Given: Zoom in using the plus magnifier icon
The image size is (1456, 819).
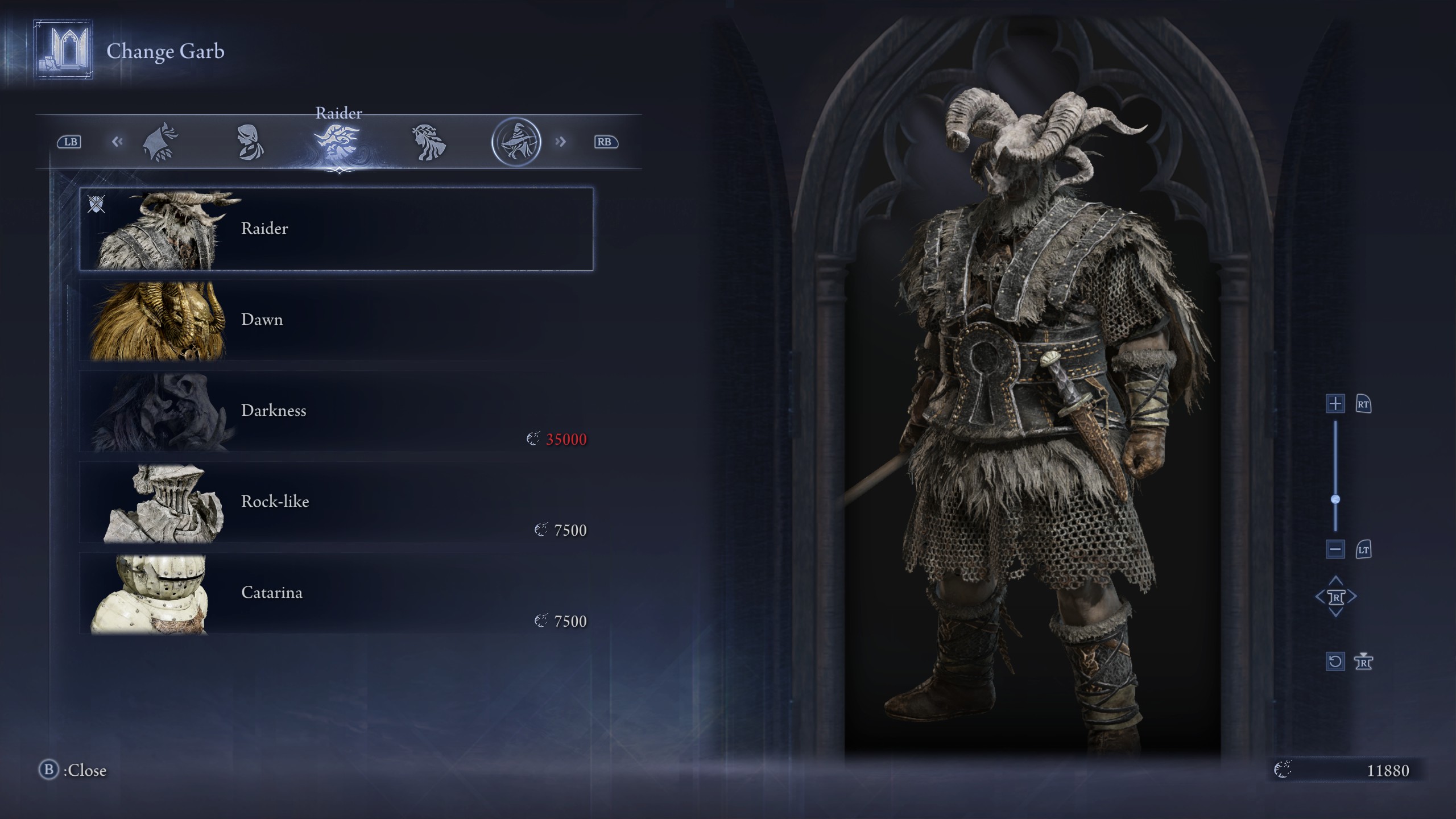Looking at the screenshot, I should pyautogui.click(x=1335, y=404).
